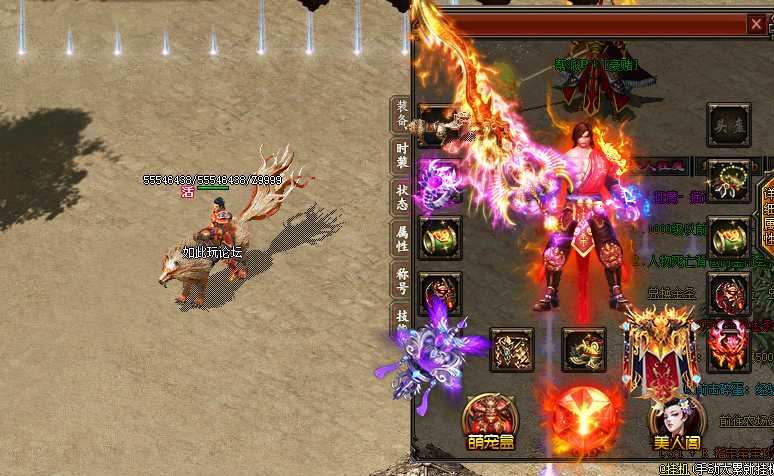Switch to the 装备 equipment tab
The height and width of the screenshot is (476, 774).
pyautogui.click(x=401, y=115)
